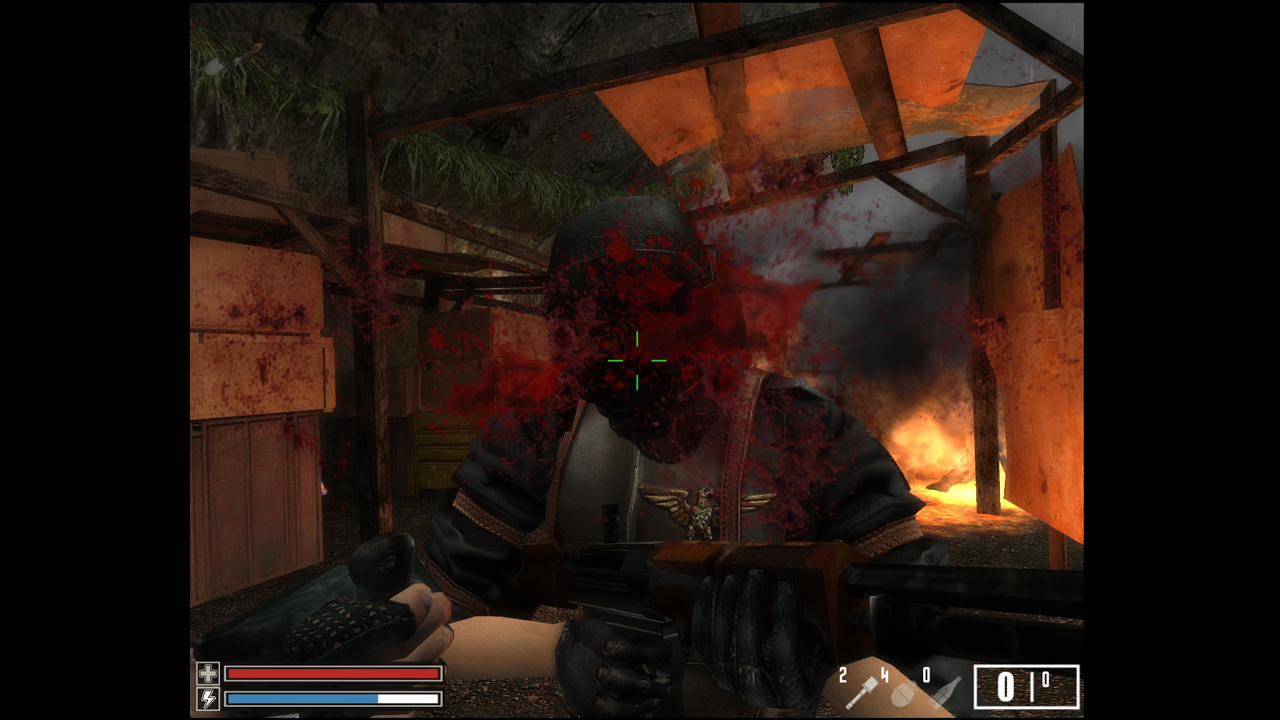Screen dimensions: 1280x720
Task: Click the medical cross health icon
Action: pyautogui.click(x=207, y=673)
